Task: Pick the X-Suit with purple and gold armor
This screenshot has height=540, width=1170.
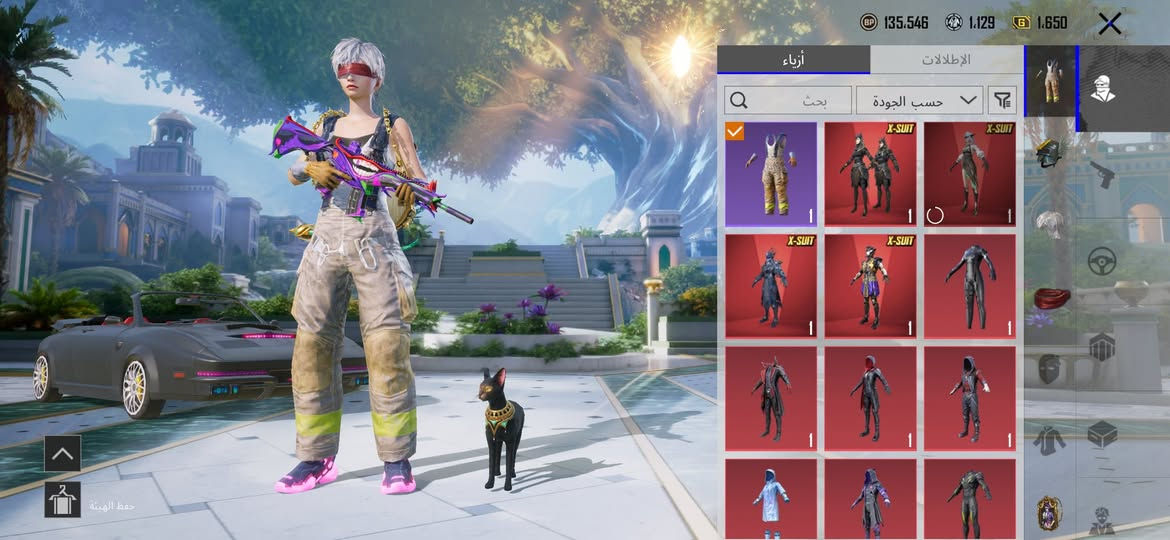Action: point(870,286)
